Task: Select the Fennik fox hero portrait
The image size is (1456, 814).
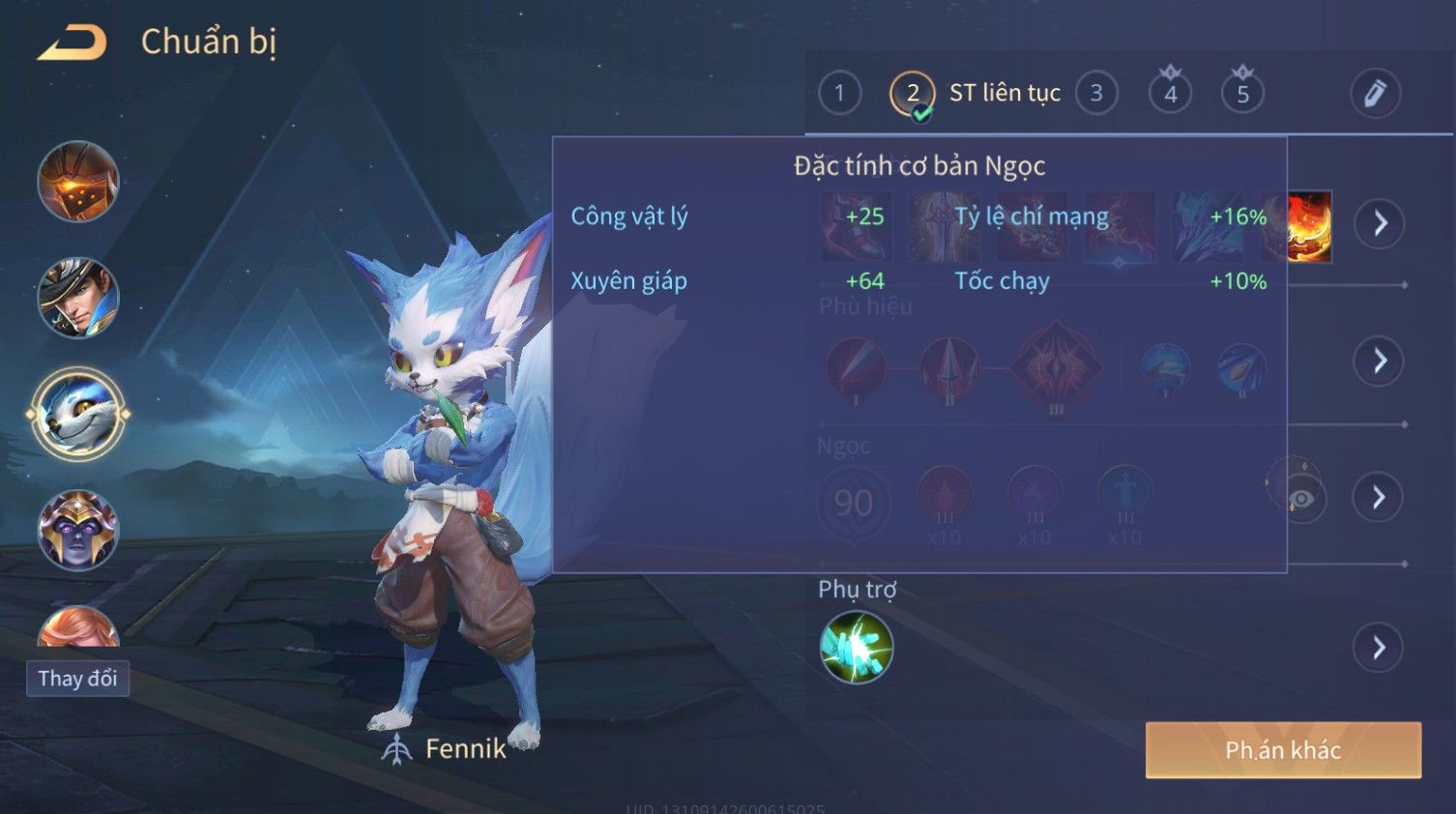Action: [77, 415]
